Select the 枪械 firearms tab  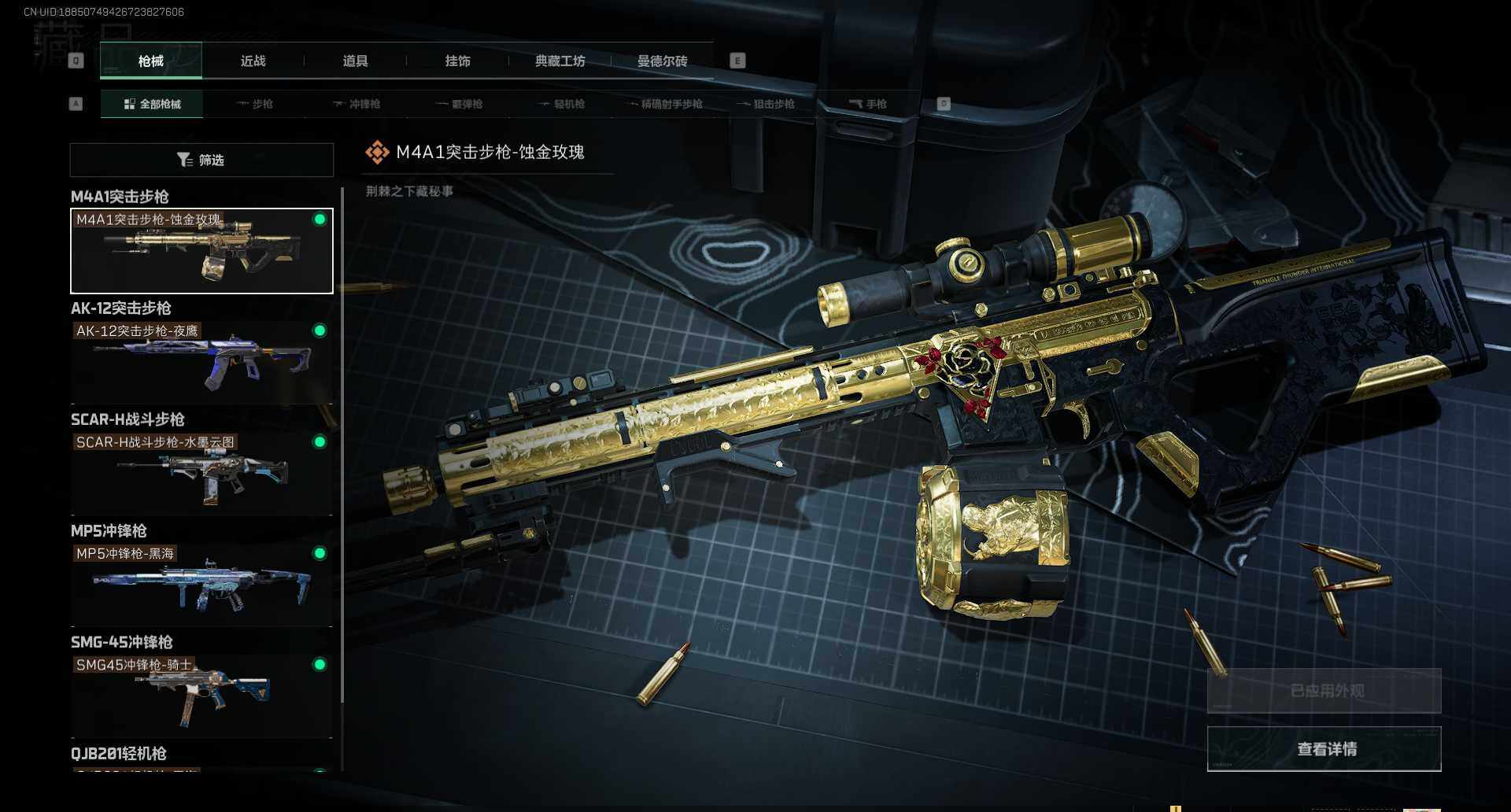[x=151, y=61]
